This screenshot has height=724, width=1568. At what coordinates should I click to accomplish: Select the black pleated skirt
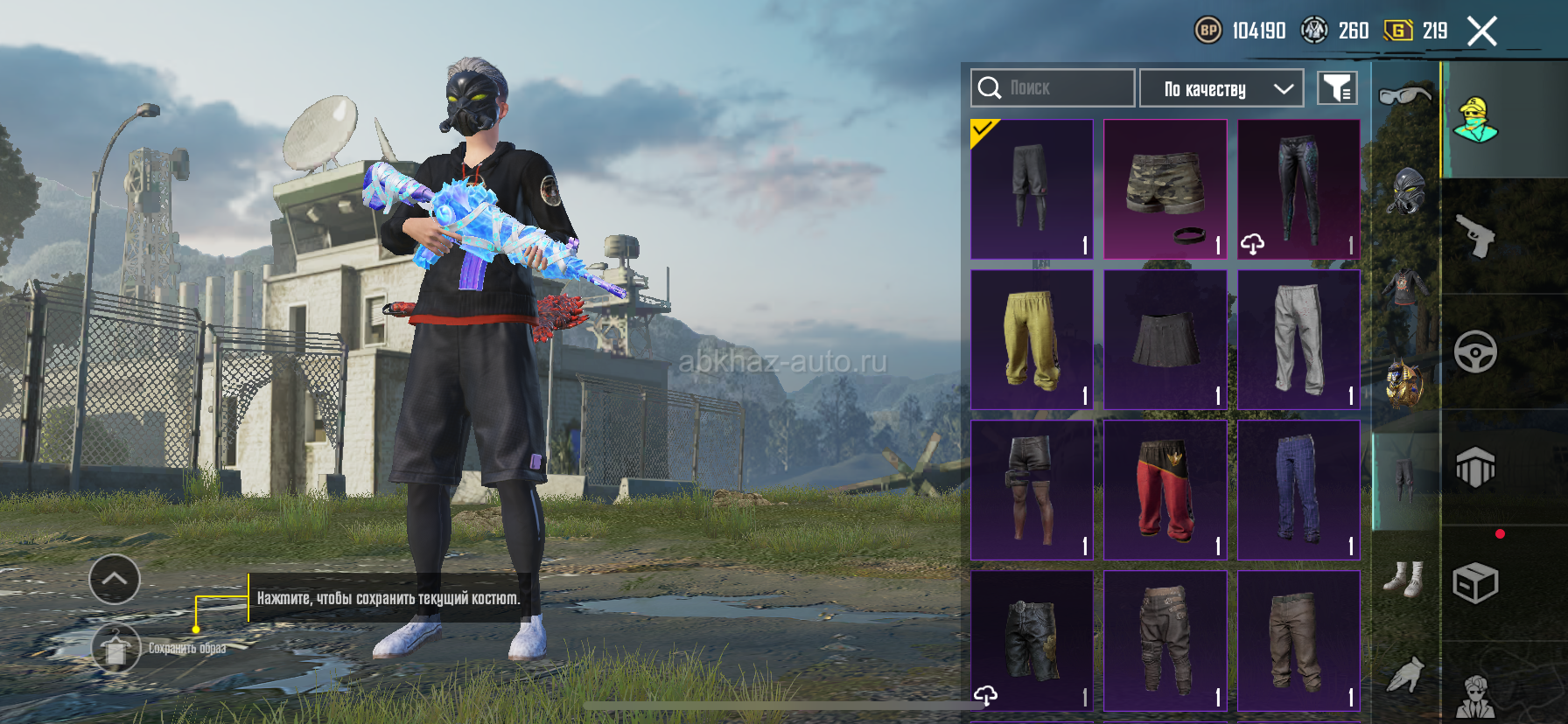pyautogui.click(x=1165, y=339)
